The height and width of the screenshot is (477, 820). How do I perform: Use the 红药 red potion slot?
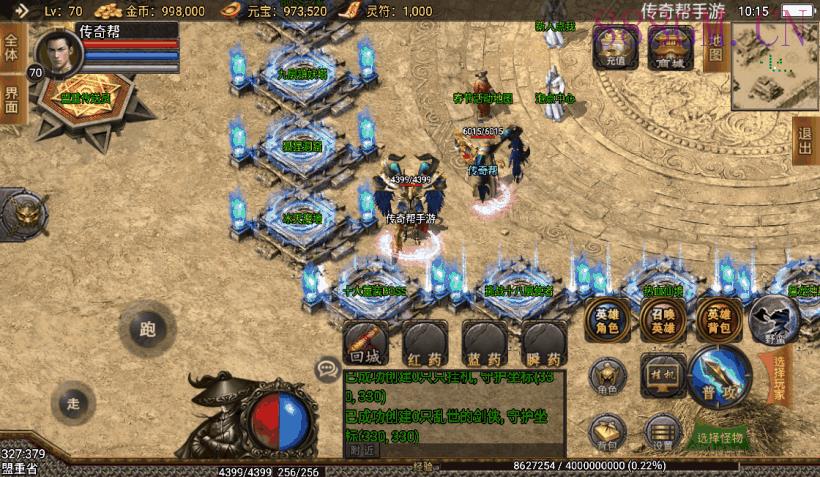[424, 342]
